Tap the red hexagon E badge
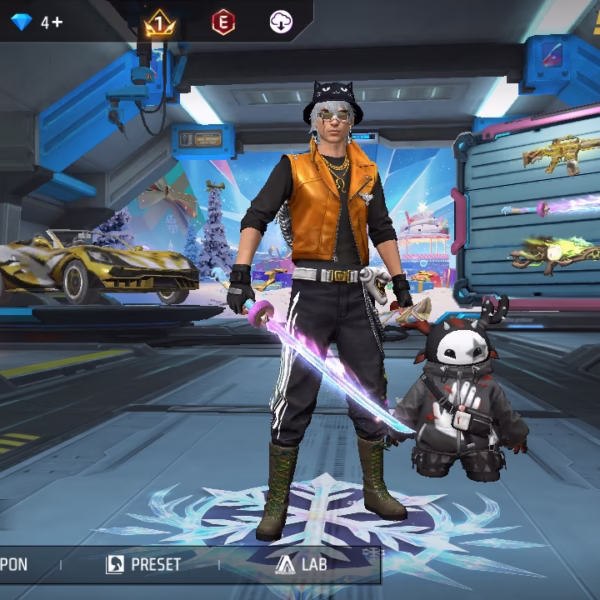The height and width of the screenshot is (600, 600). pos(223,22)
